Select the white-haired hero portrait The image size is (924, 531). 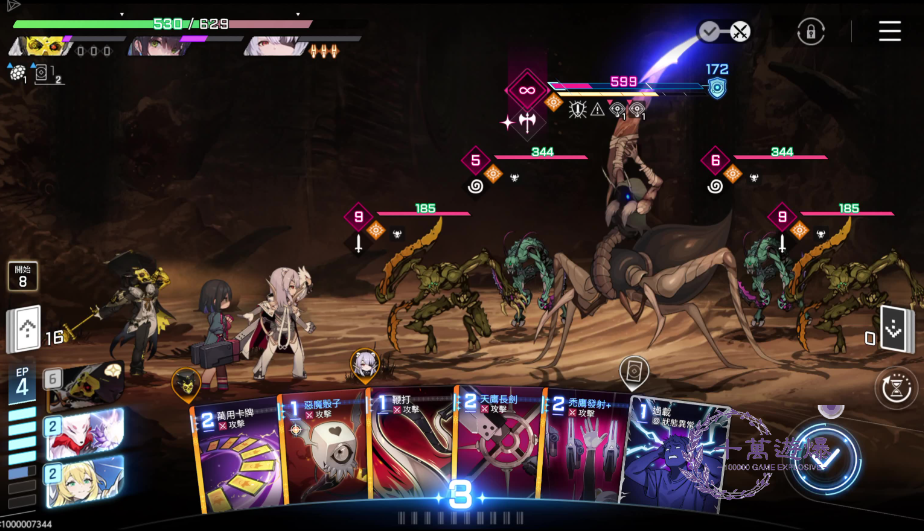coord(270,45)
